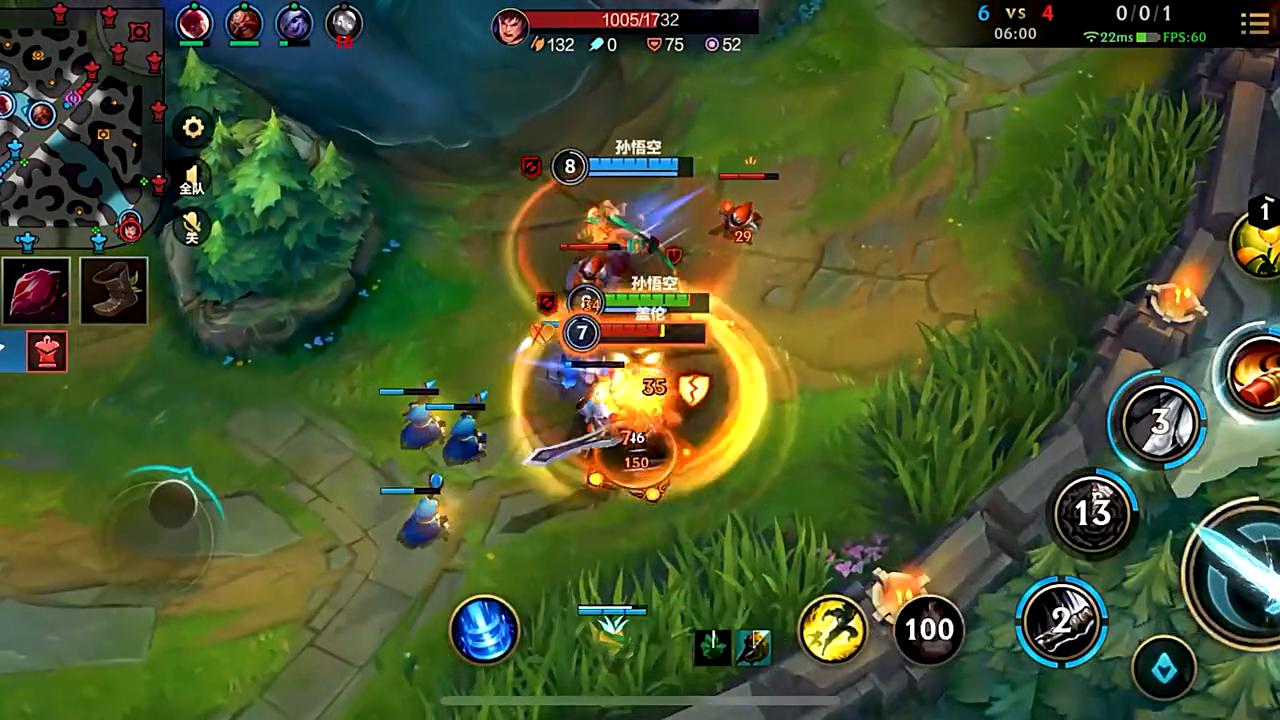Open the gear settings button
The image size is (1280, 720).
click(193, 127)
